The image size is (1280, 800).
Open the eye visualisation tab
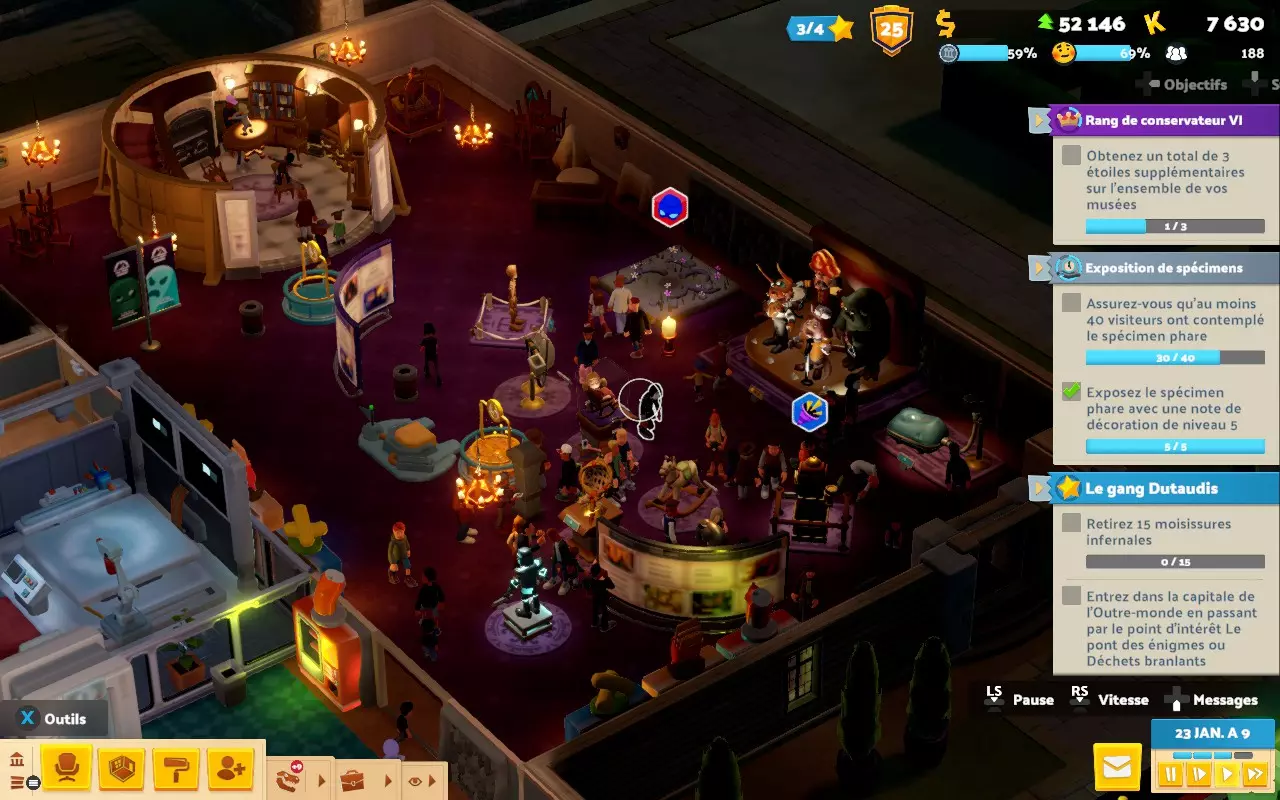coord(415,779)
